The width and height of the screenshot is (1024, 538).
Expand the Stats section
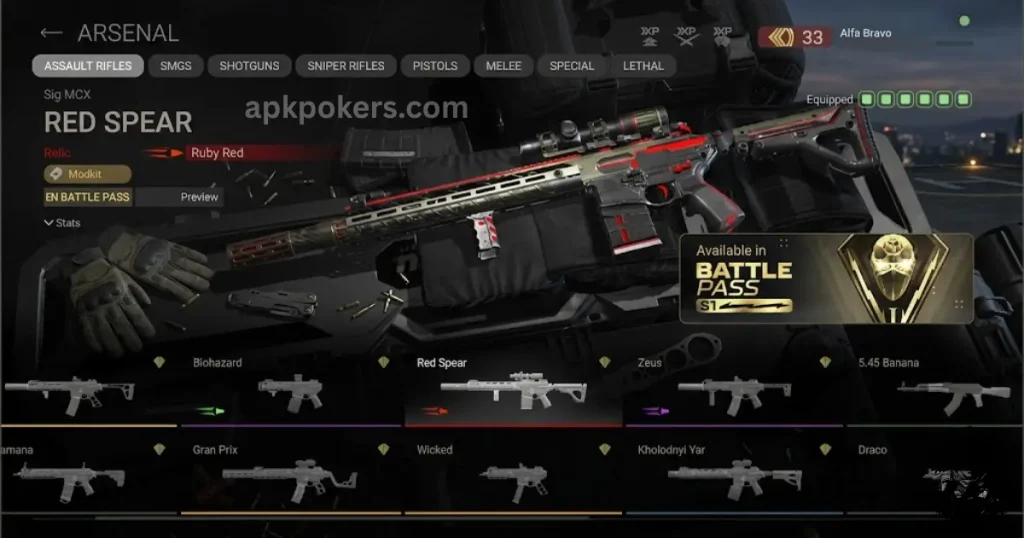62,223
